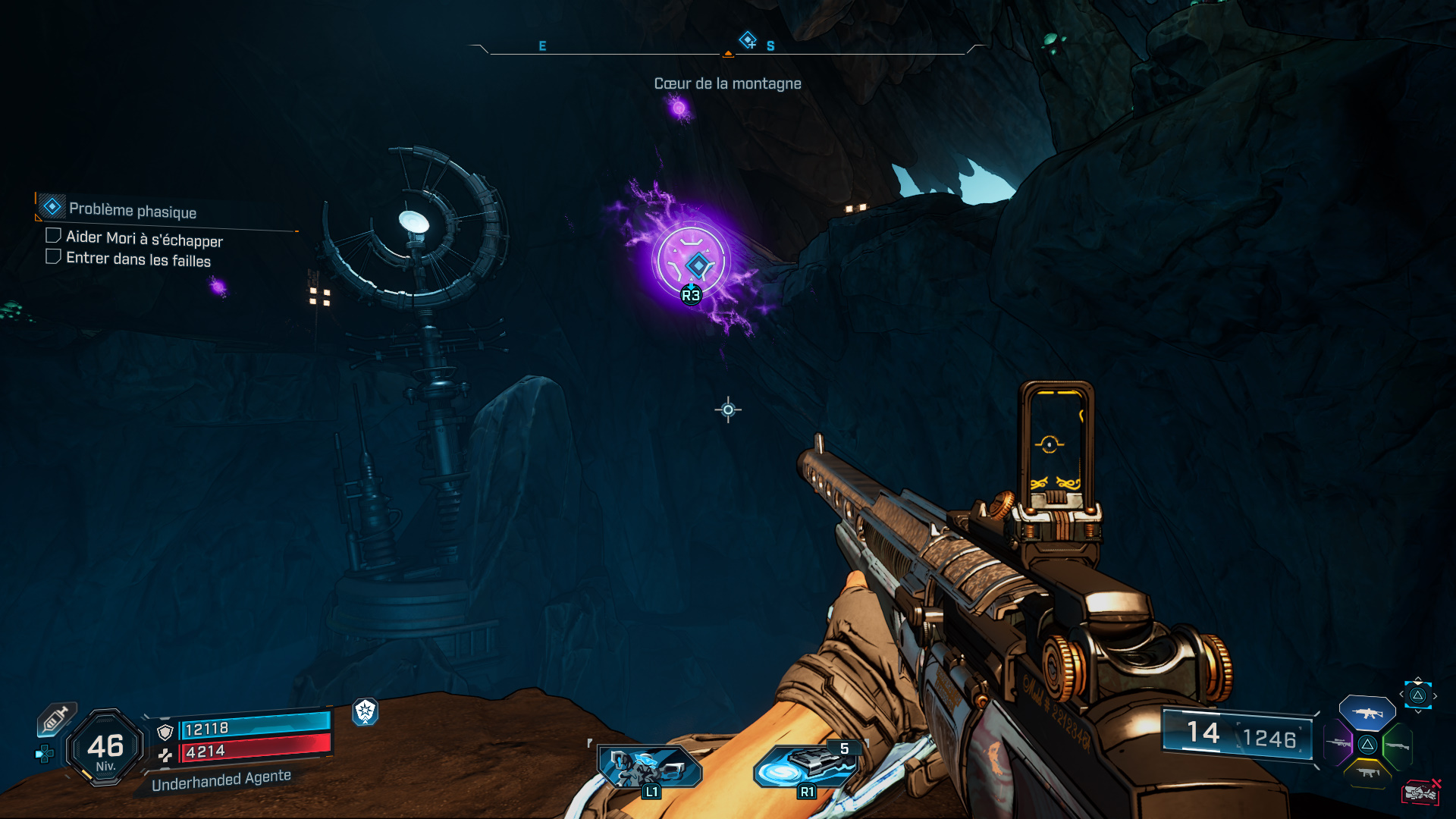Use the syringe repkit icon
This screenshot has width=1456, height=819.
click(57, 718)
